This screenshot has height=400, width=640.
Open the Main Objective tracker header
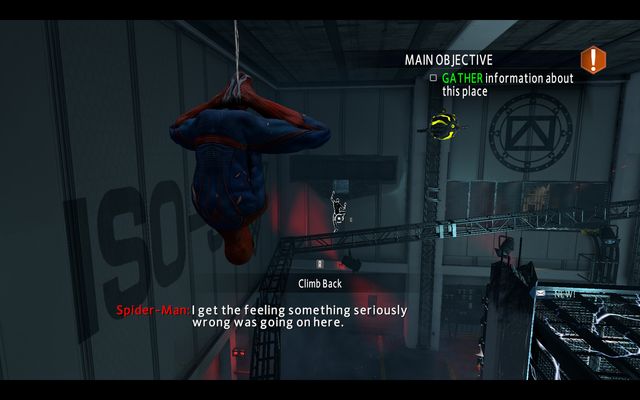tap(448, 59)
